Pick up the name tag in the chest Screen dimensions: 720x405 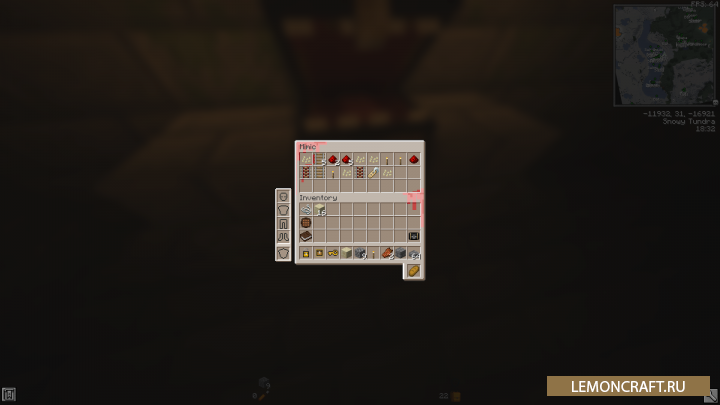pos(372,173)
